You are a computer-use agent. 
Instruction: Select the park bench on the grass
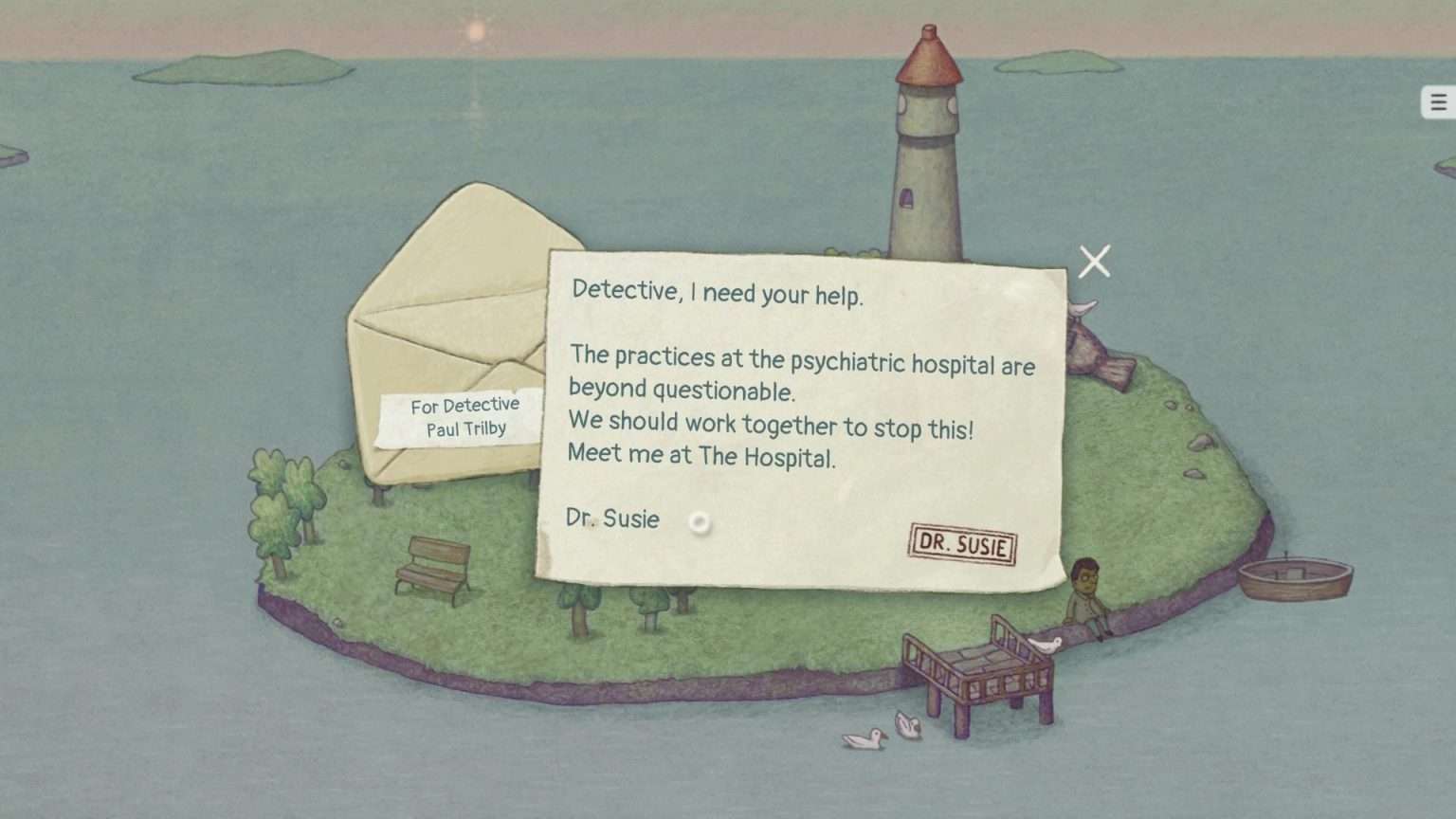coord(434,569)
